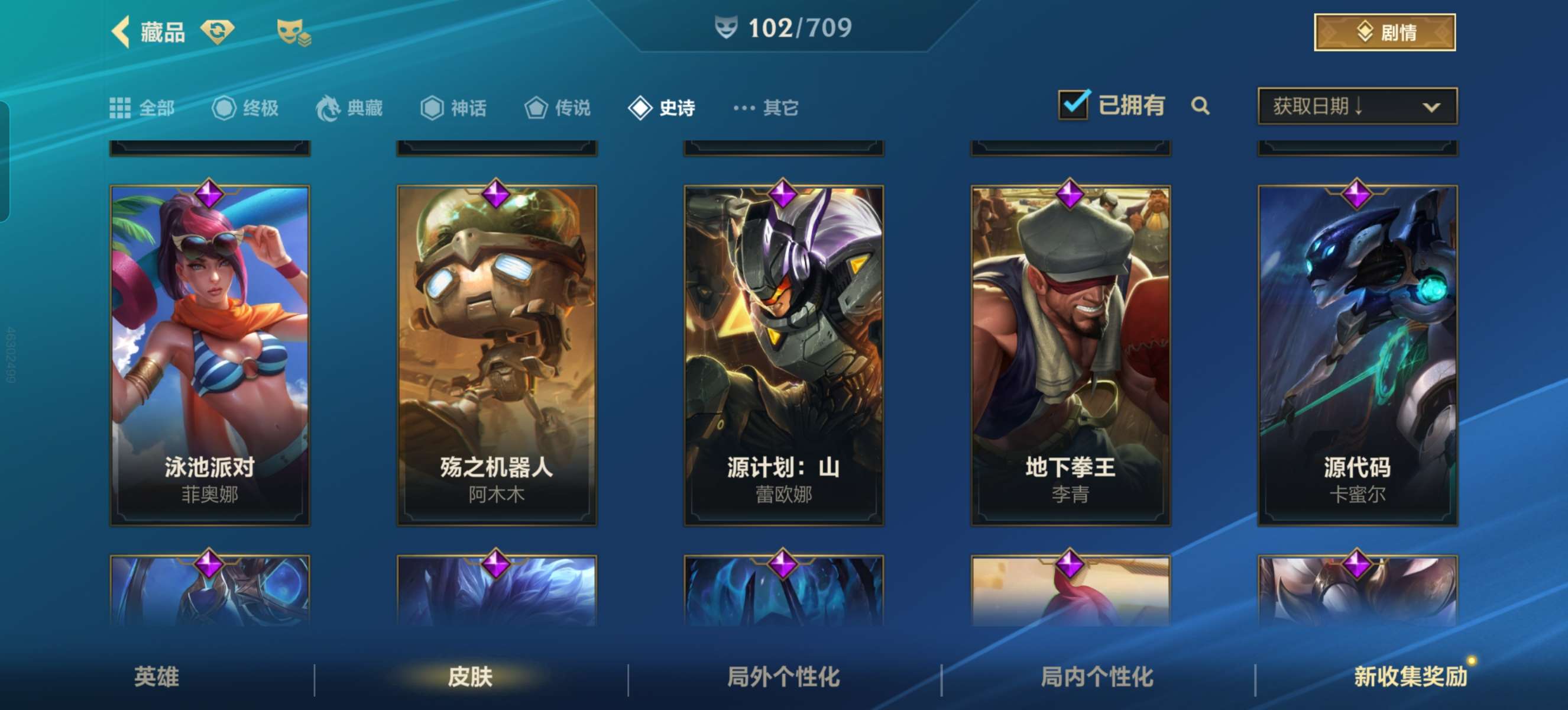Show all skins with 全部 filter
Screen dimensions: 1568x710
click(x=142, y=108)
